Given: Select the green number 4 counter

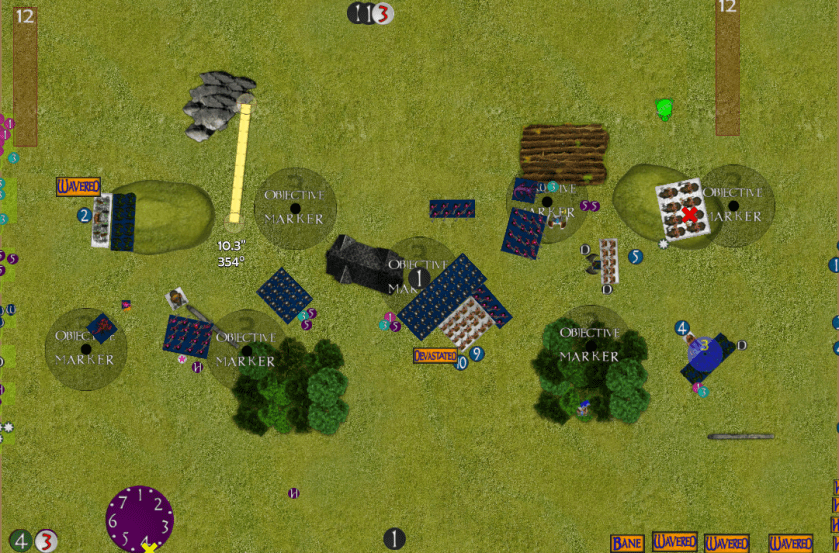Looking at the screenshot, I should pos(22,541).
